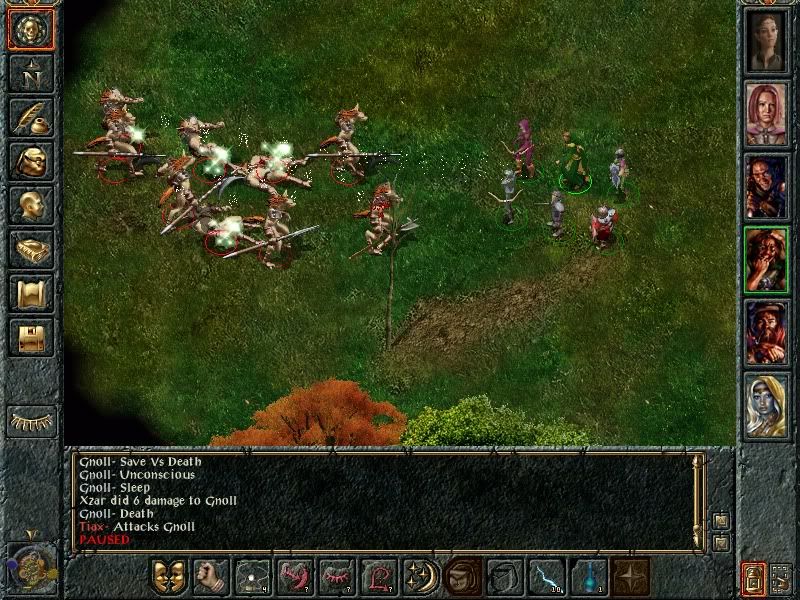Choose the fist action icon
Screen dimensions: 800x600
(x=210, y=577)
